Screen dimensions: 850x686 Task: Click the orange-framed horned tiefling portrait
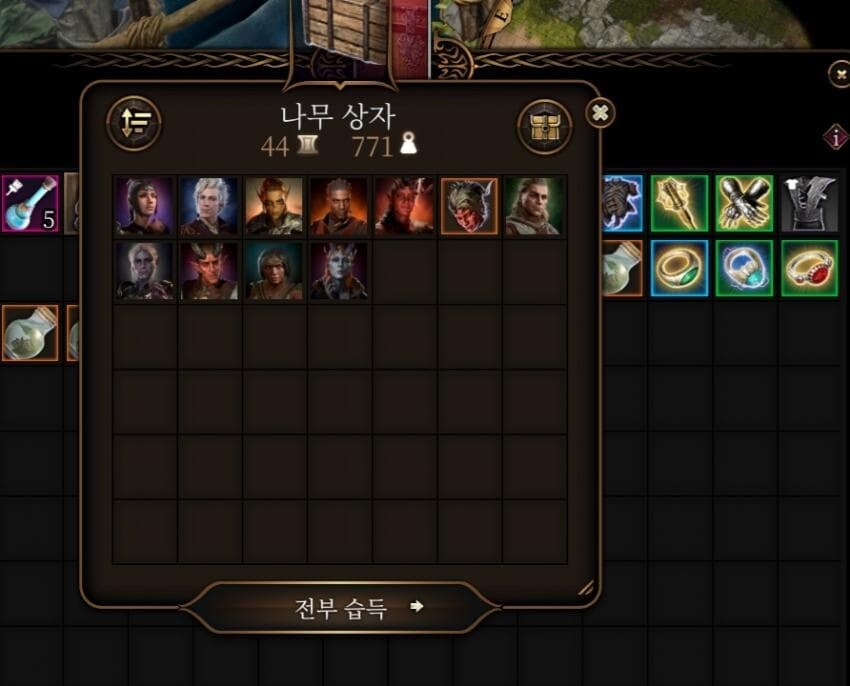click(469, 206)
